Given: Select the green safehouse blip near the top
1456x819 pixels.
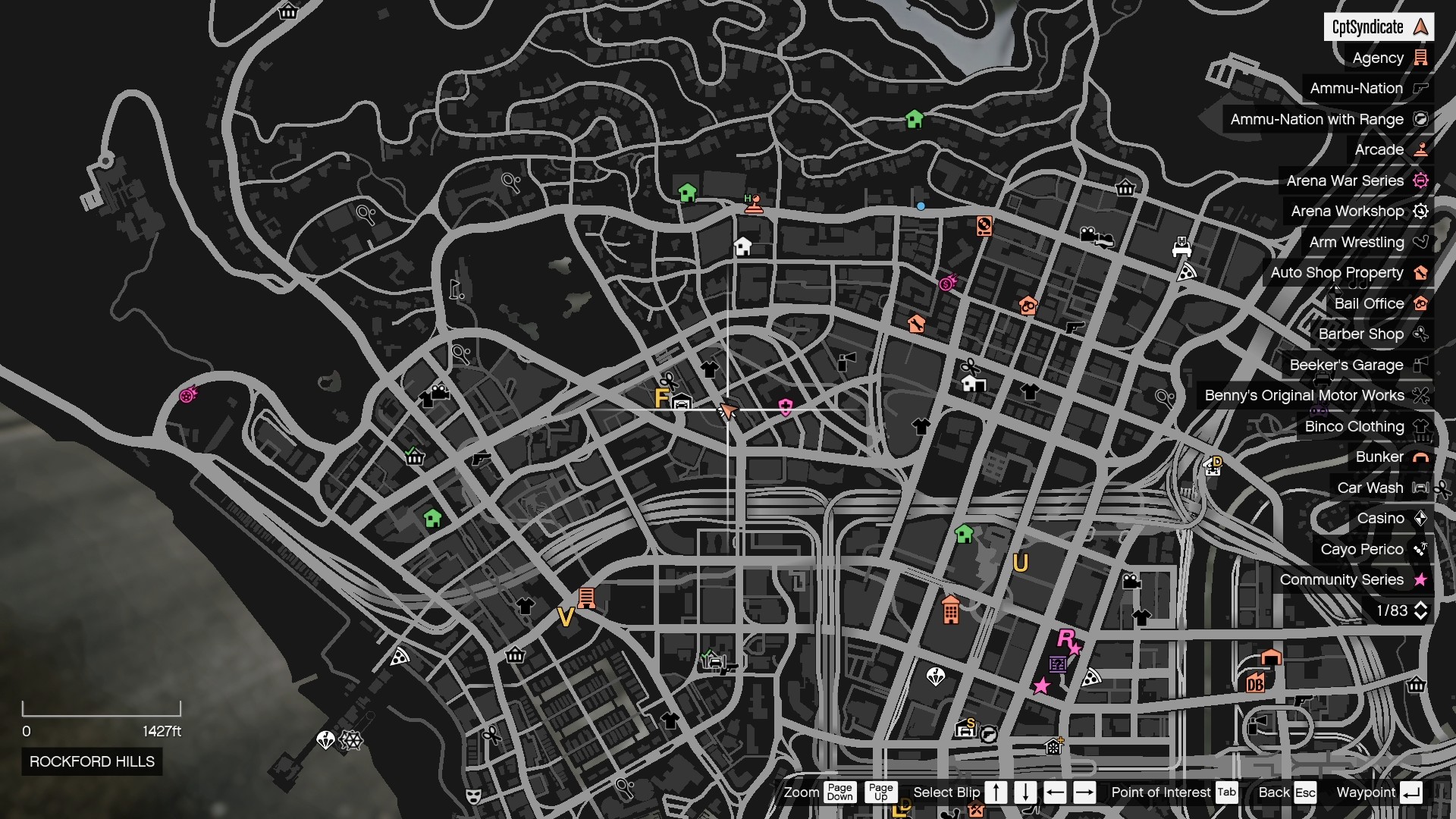Looking at the screenshot, I should [915, 120].
